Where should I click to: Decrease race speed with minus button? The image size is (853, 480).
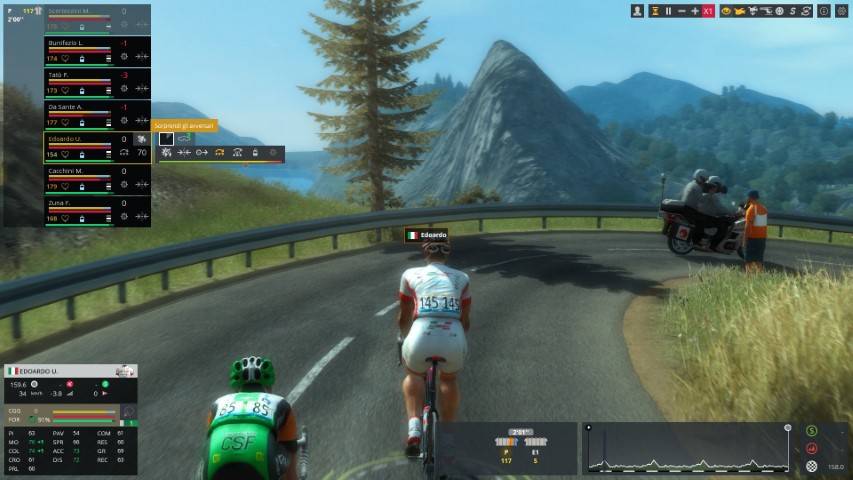tap(681, 11)
